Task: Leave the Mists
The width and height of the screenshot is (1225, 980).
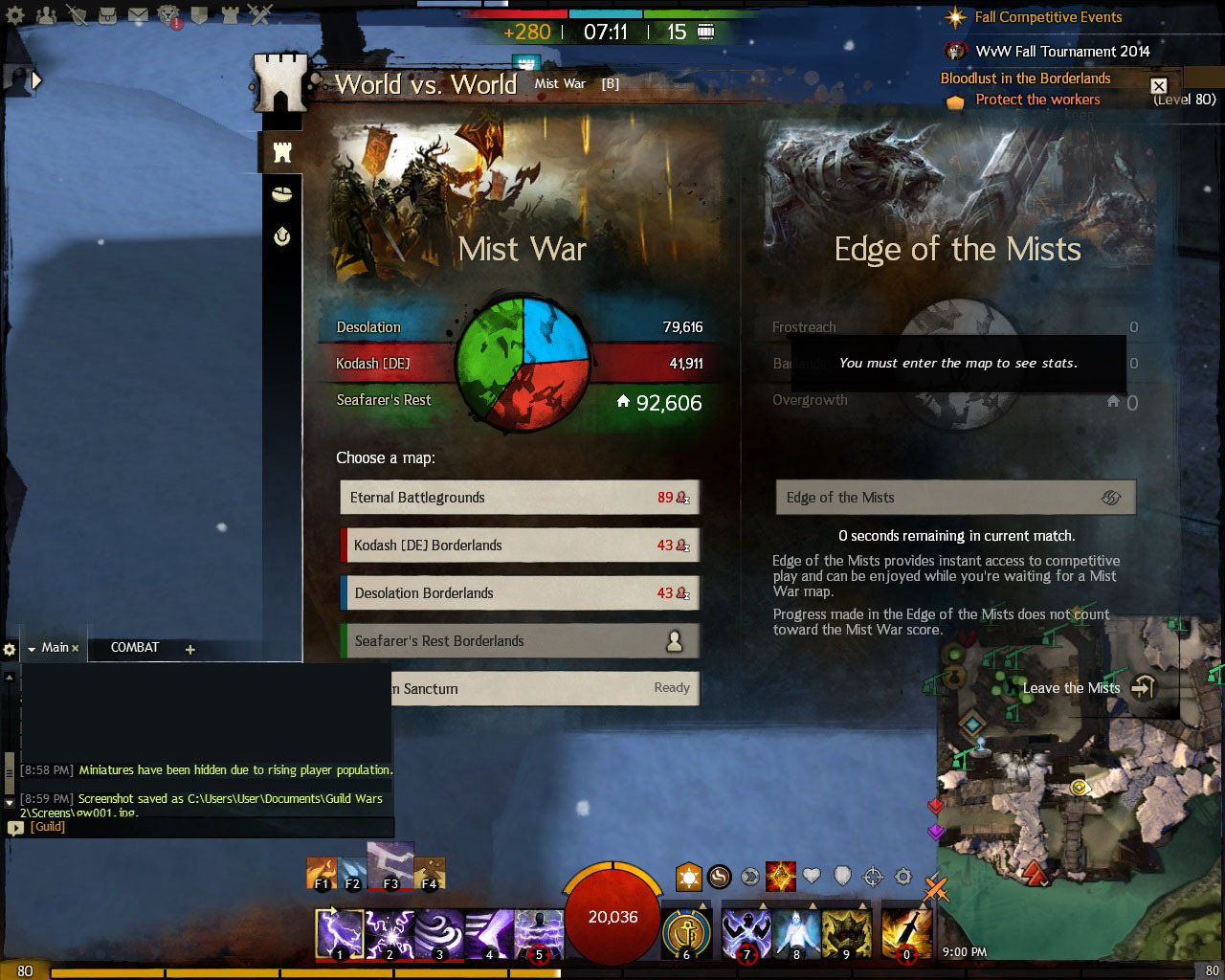Action: point(1087,688)
